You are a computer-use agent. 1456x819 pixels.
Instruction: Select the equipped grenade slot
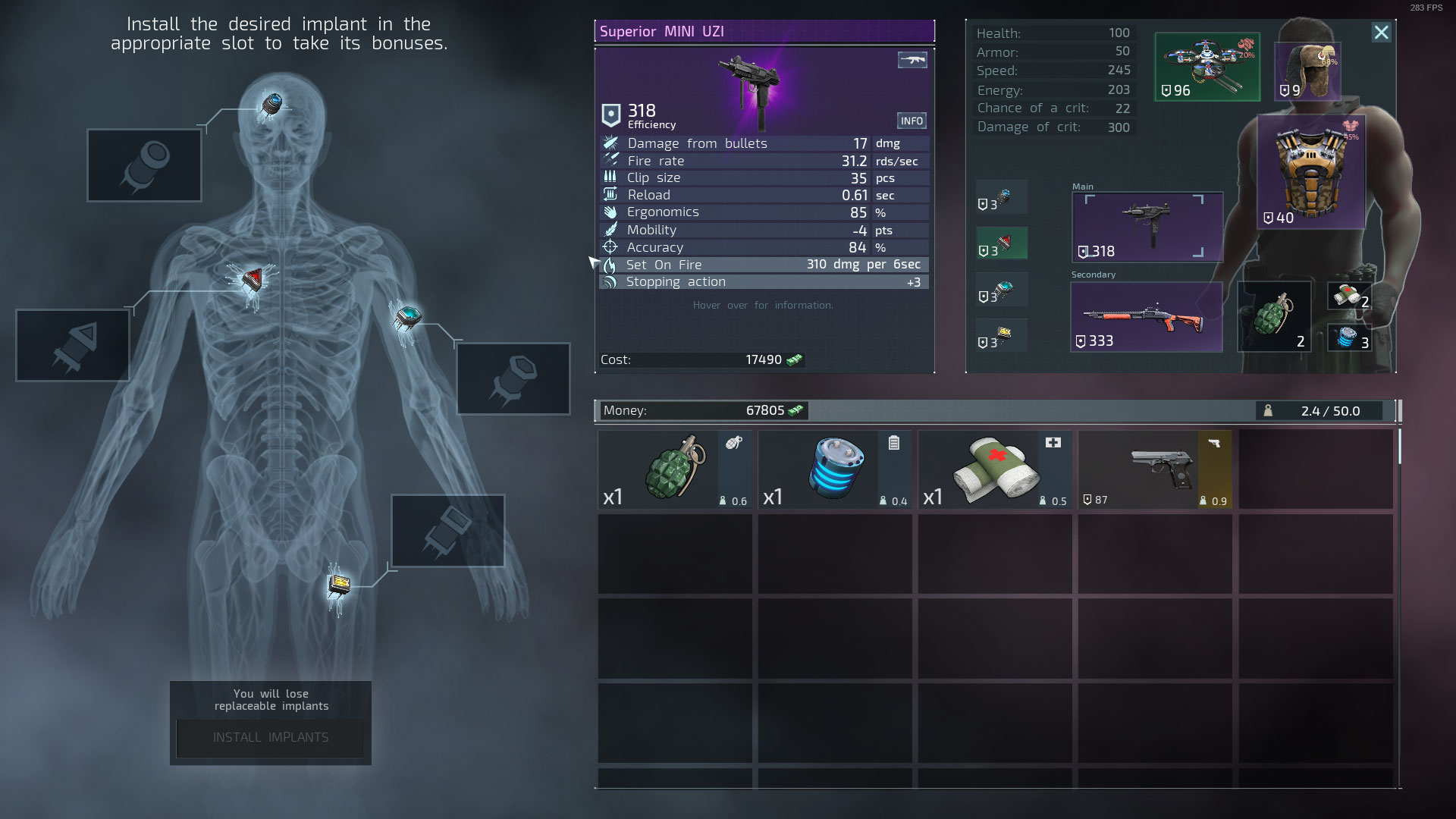[1274, 317]
